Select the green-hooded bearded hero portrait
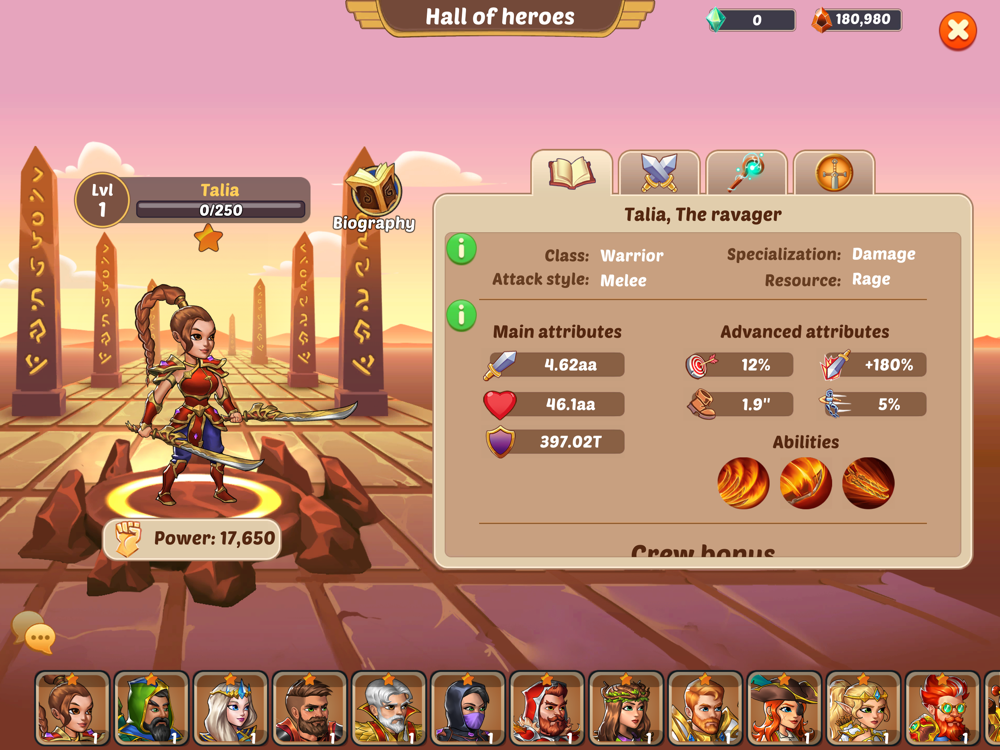The width and height of the screenshot is (1000, 750). pyautogui.click(x=151, y=710)
